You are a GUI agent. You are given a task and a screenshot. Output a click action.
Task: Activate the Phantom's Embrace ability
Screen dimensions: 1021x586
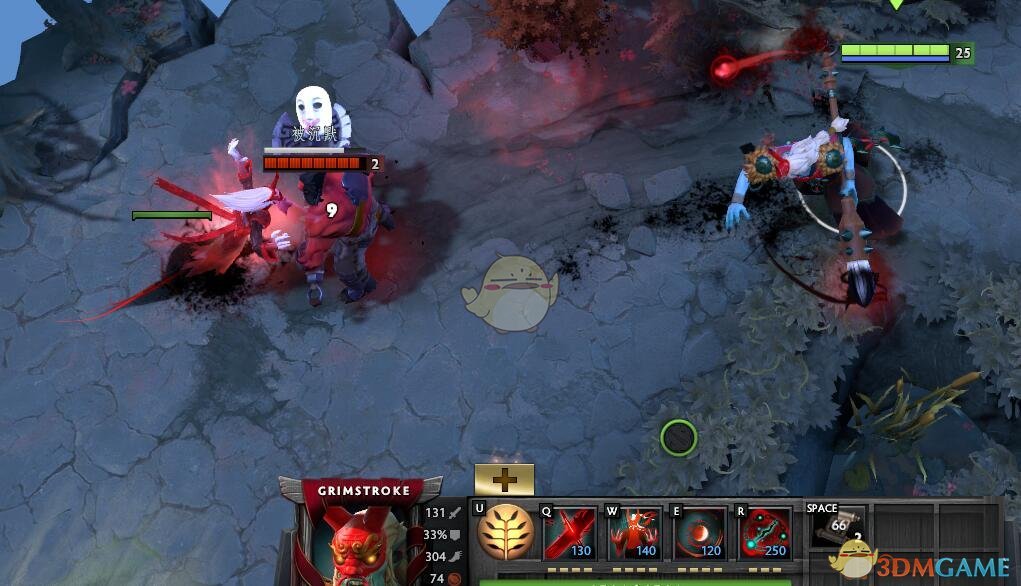coord(634,532)
